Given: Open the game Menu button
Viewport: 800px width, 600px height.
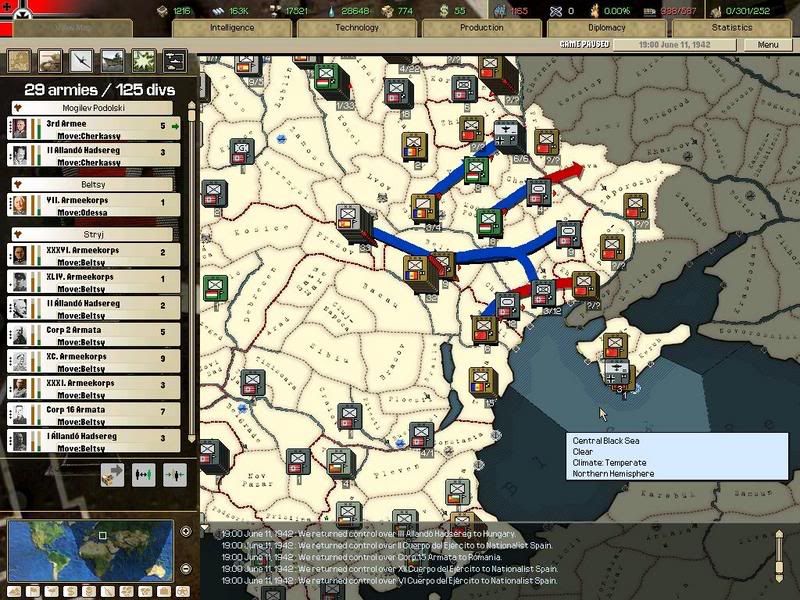Looking at the screenshot, I should [x=767, y=45].
